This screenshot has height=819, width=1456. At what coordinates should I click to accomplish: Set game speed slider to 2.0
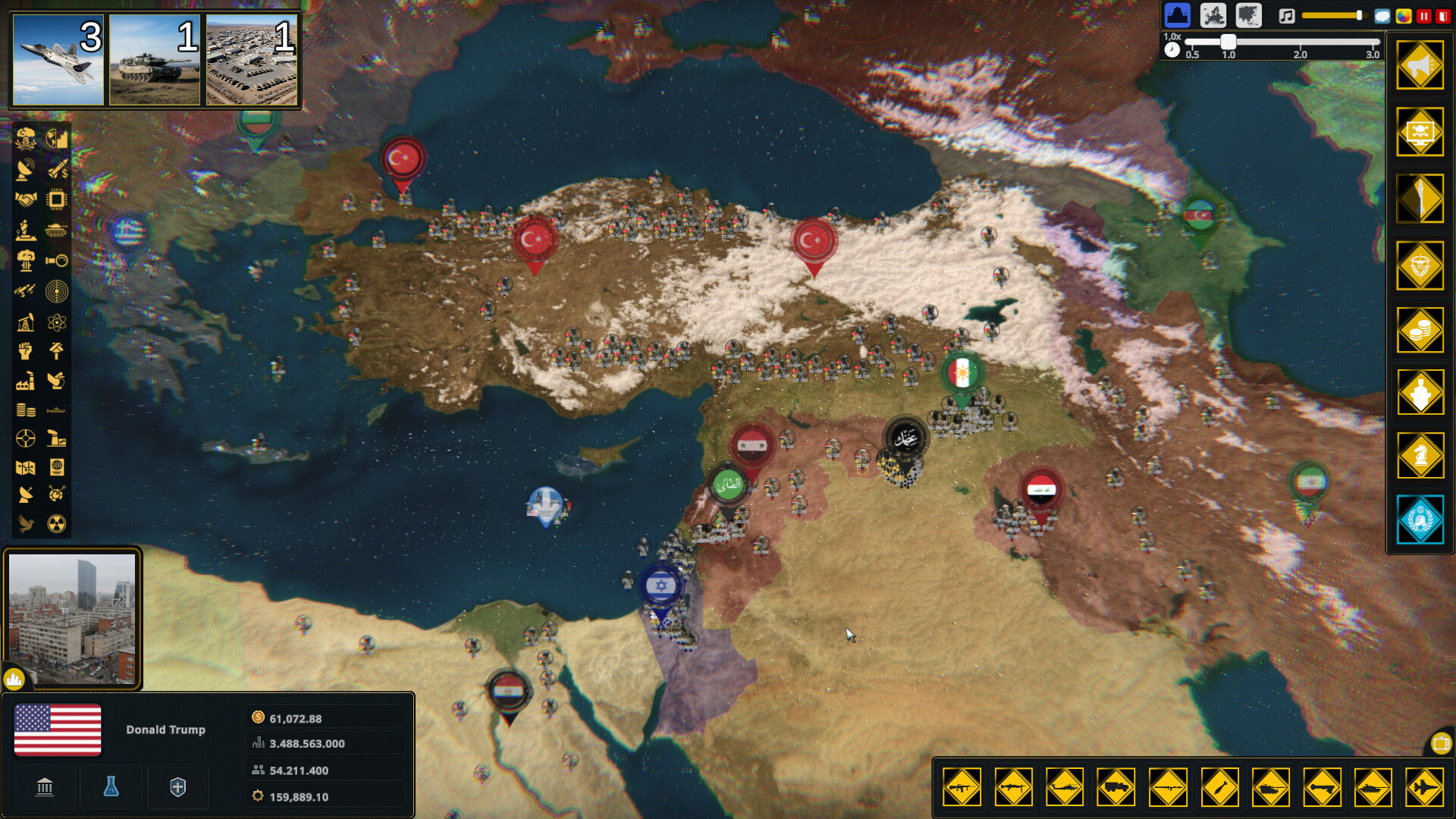click(x=1300, y=42)
